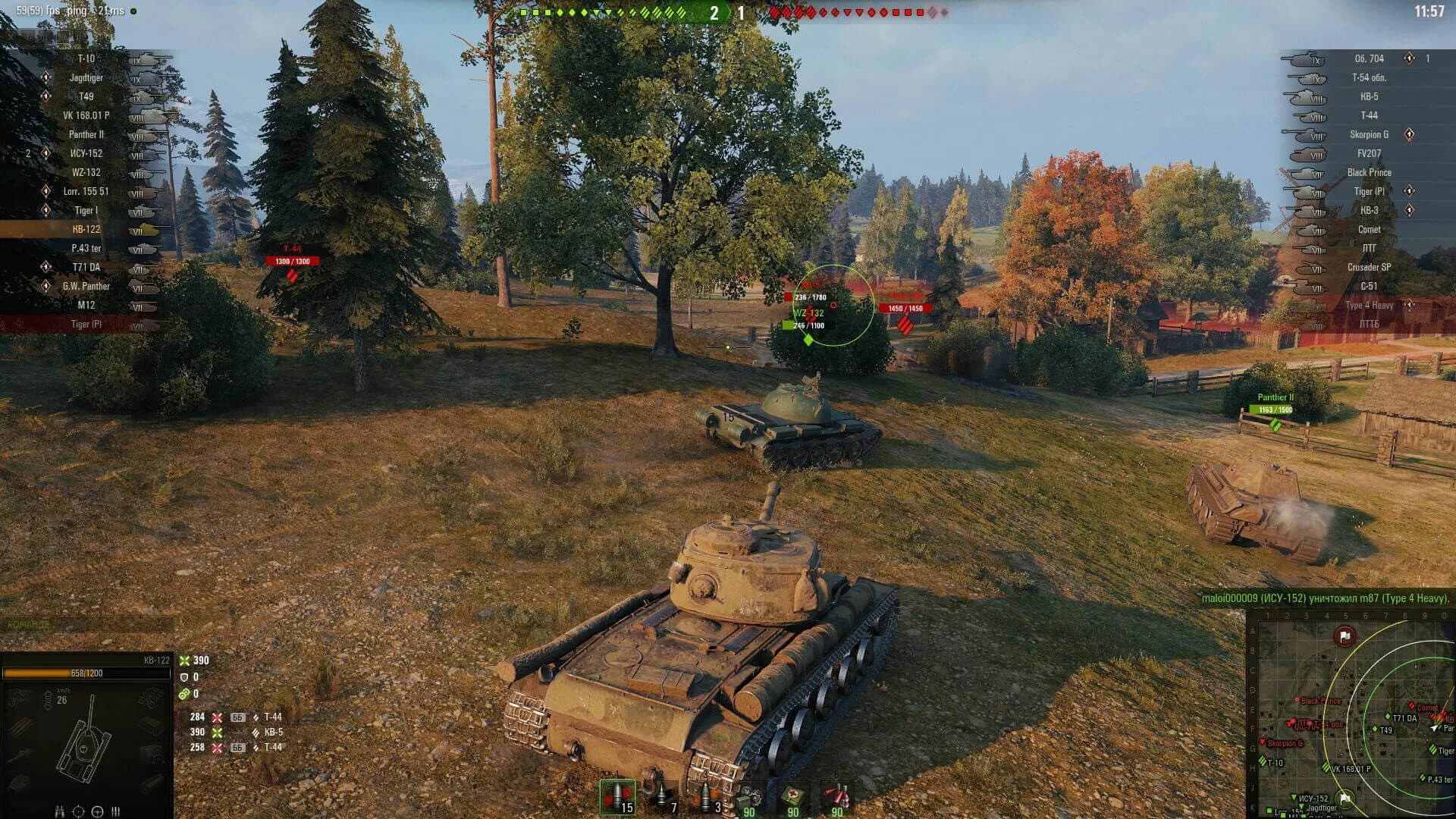Click the in-game clock showing 11:57
Image resolution: width=1456 pixels, height=819 pixels.
[x=1429, y=12]
